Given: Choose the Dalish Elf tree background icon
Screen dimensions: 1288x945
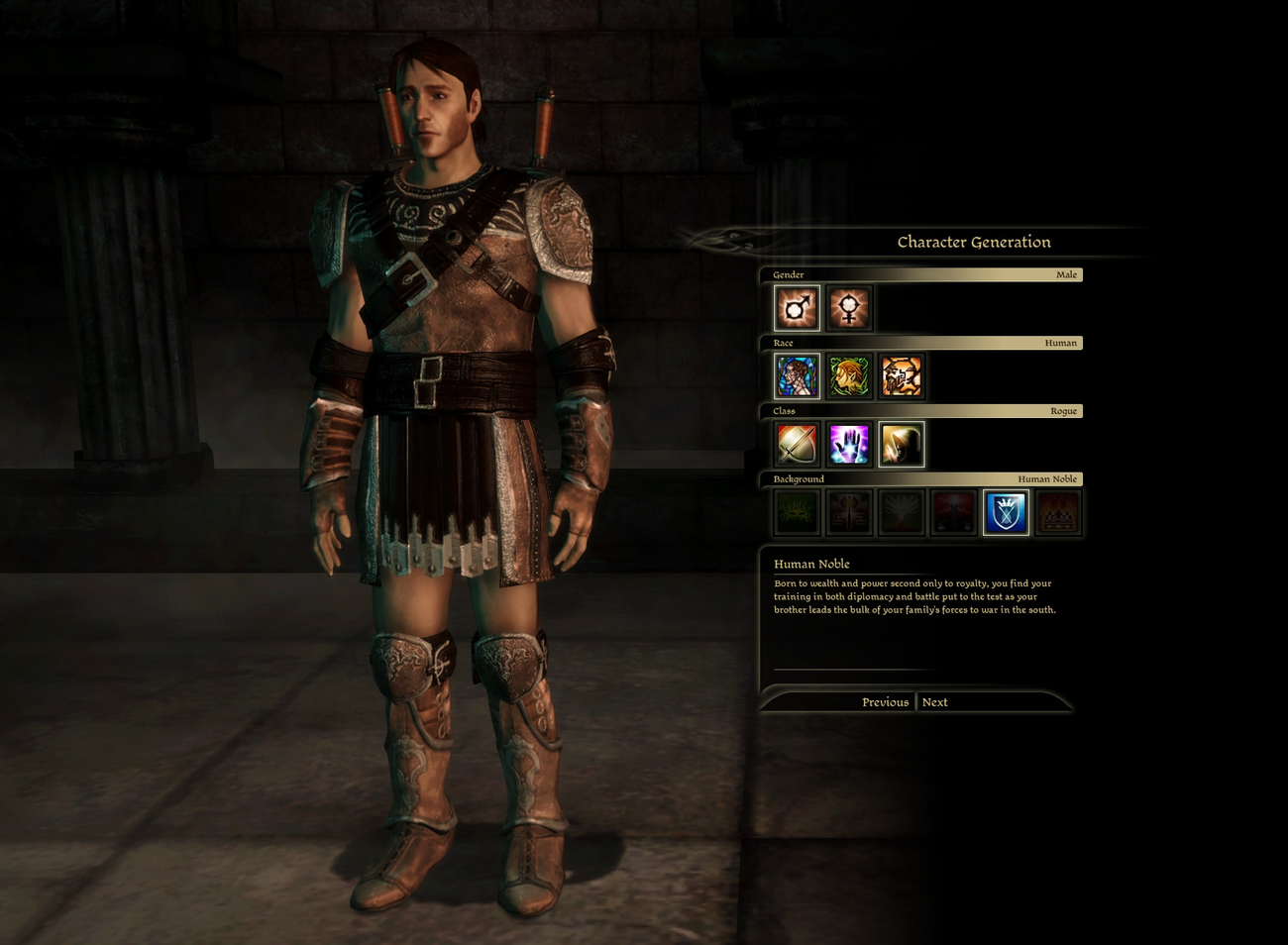Looking at the screenshot, I should (x=902, y=512).
